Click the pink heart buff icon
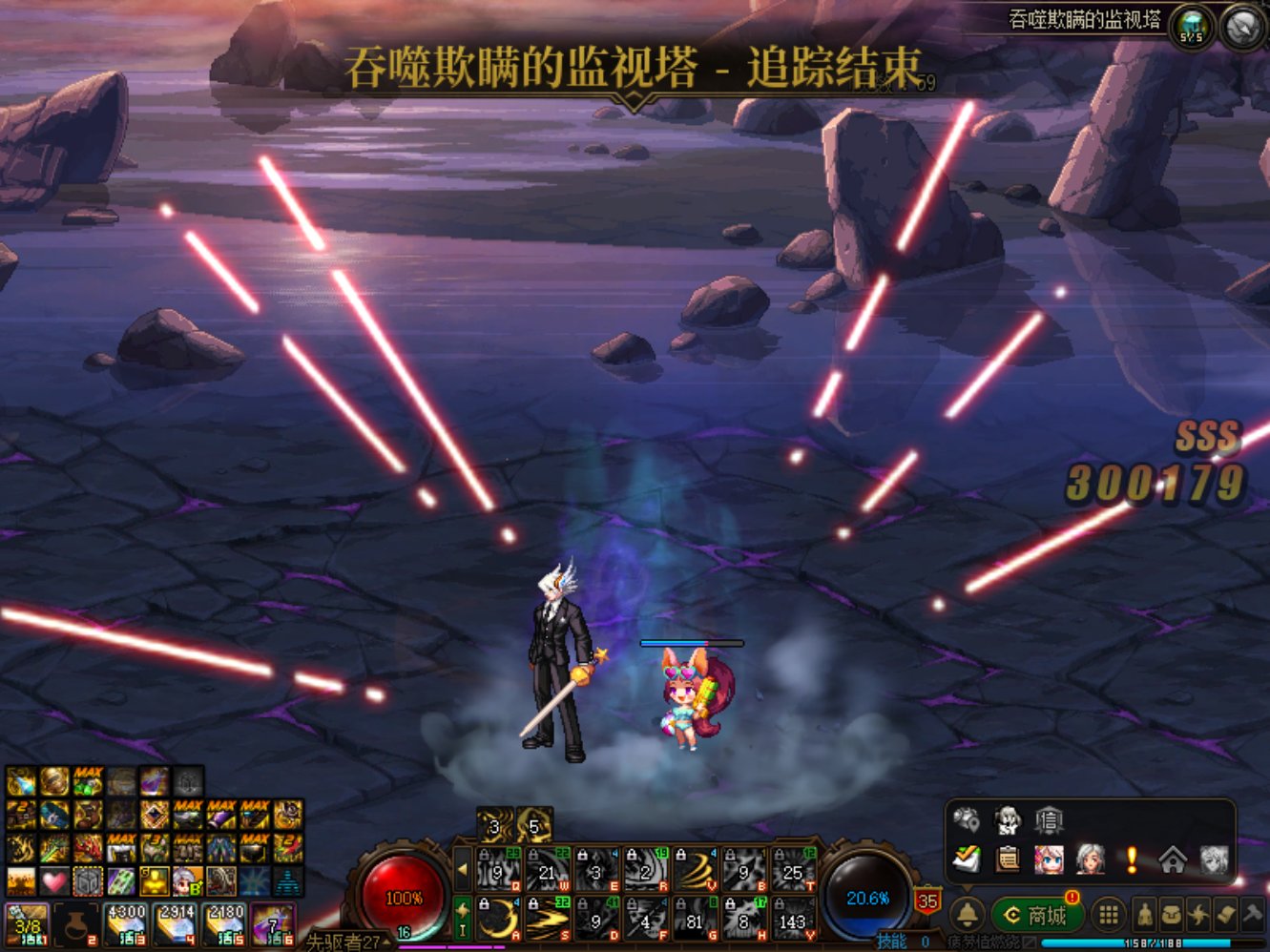 (x=54, y=880)
